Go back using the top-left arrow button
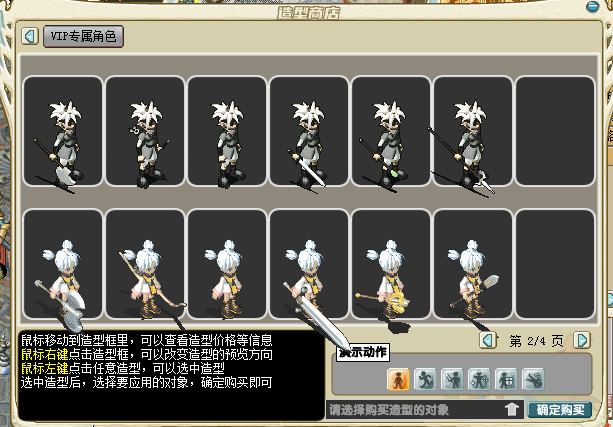This screenshot has height=427, width=613. (x=30, y=36)
